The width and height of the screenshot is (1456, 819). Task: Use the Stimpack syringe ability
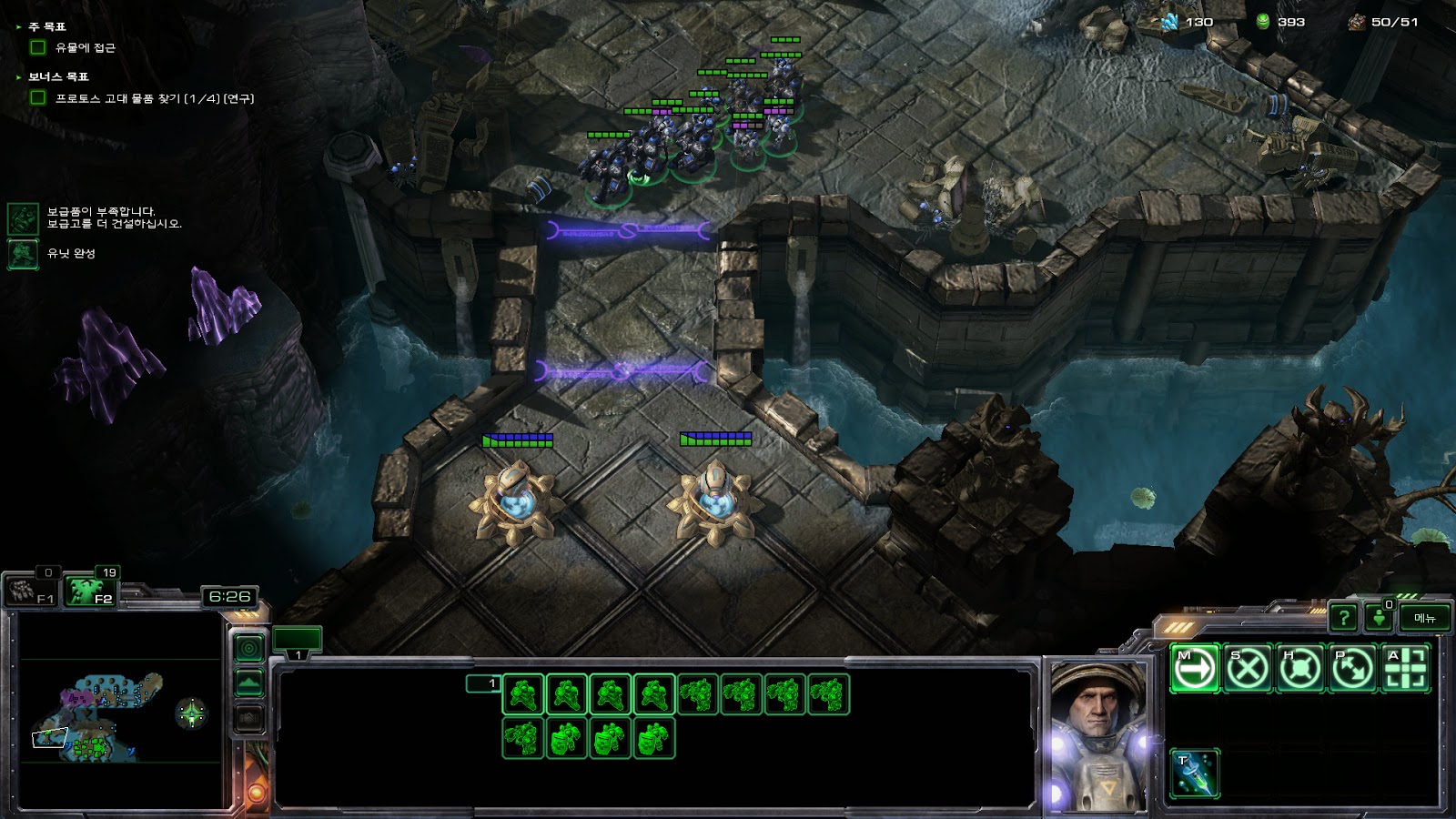[1194, 773]
